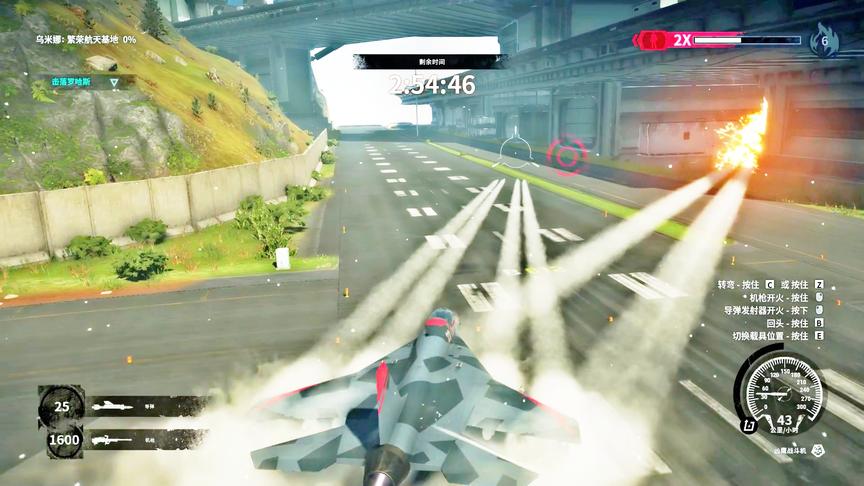Click the red chaos emblem beside 2X
The image size is (864, 486).
tap(652, 40)
